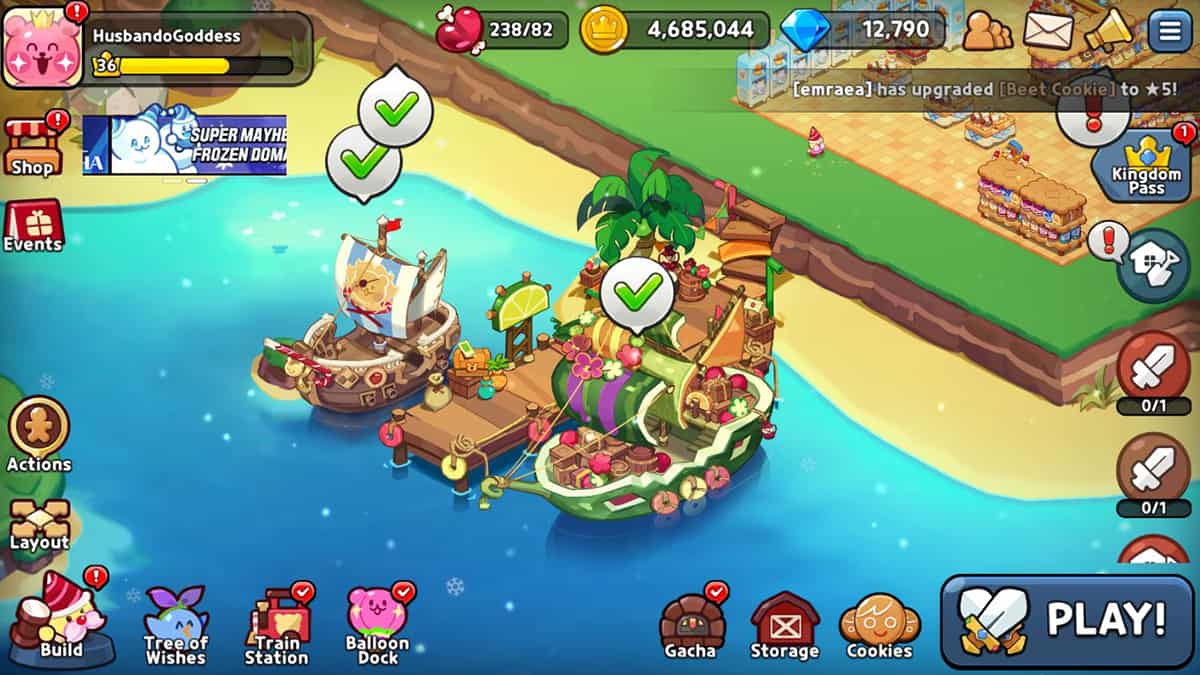
Task: Enter Layout edit mode
Action: tap(39, 523)
